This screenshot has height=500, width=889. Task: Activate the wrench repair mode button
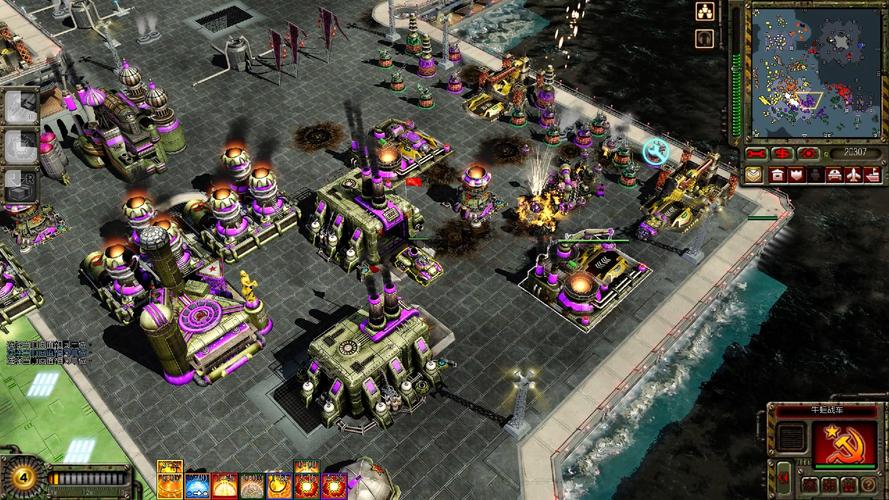(x=756, y=153)
